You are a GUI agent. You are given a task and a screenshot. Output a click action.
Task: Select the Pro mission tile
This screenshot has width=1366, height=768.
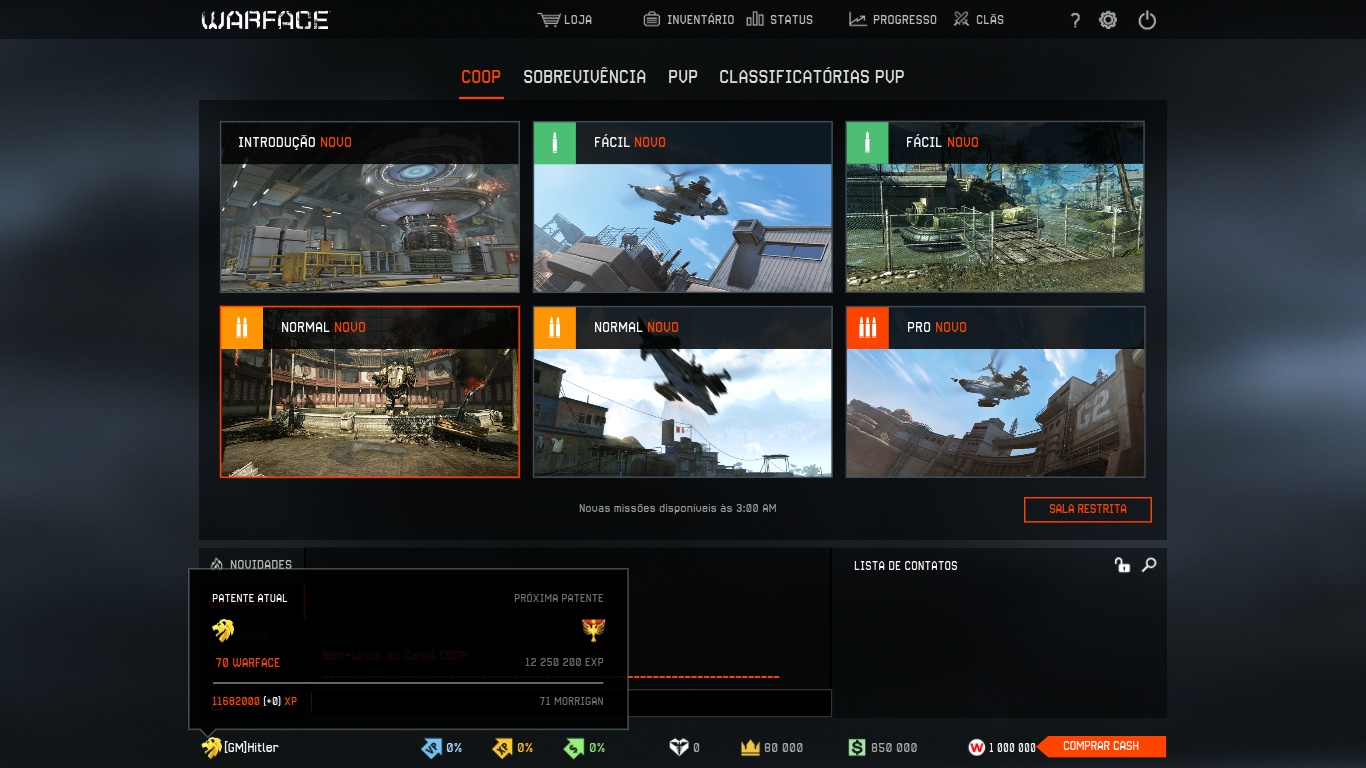(x=995, y=392)
